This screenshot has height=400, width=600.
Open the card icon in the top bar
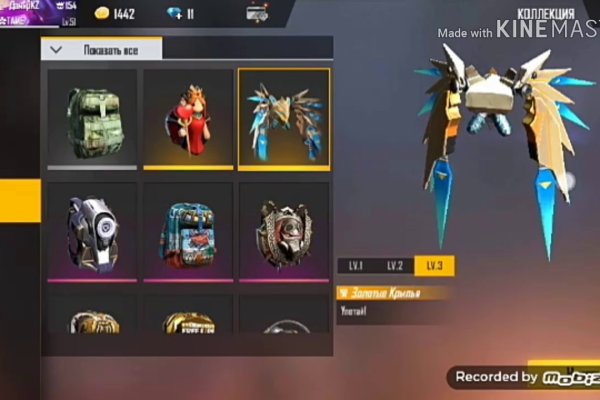point(257,14)
